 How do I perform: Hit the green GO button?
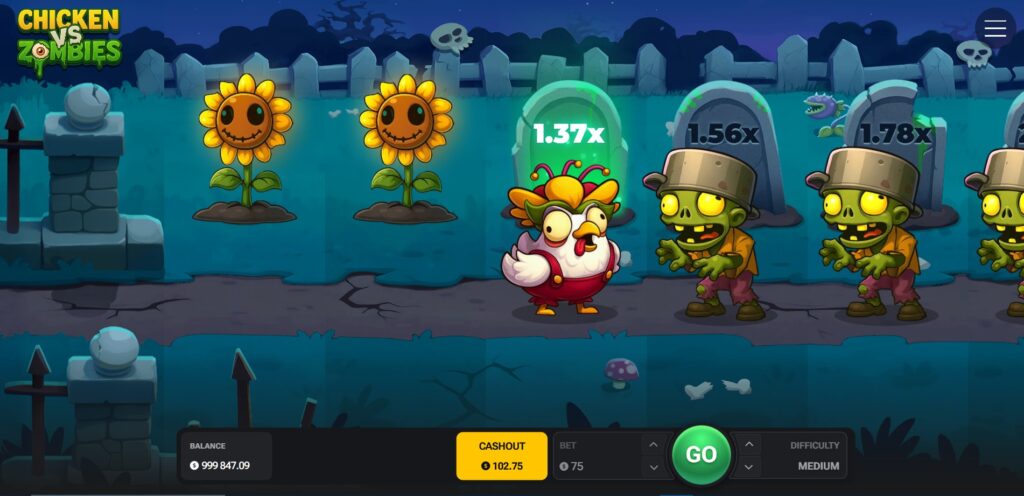[701, 455]
